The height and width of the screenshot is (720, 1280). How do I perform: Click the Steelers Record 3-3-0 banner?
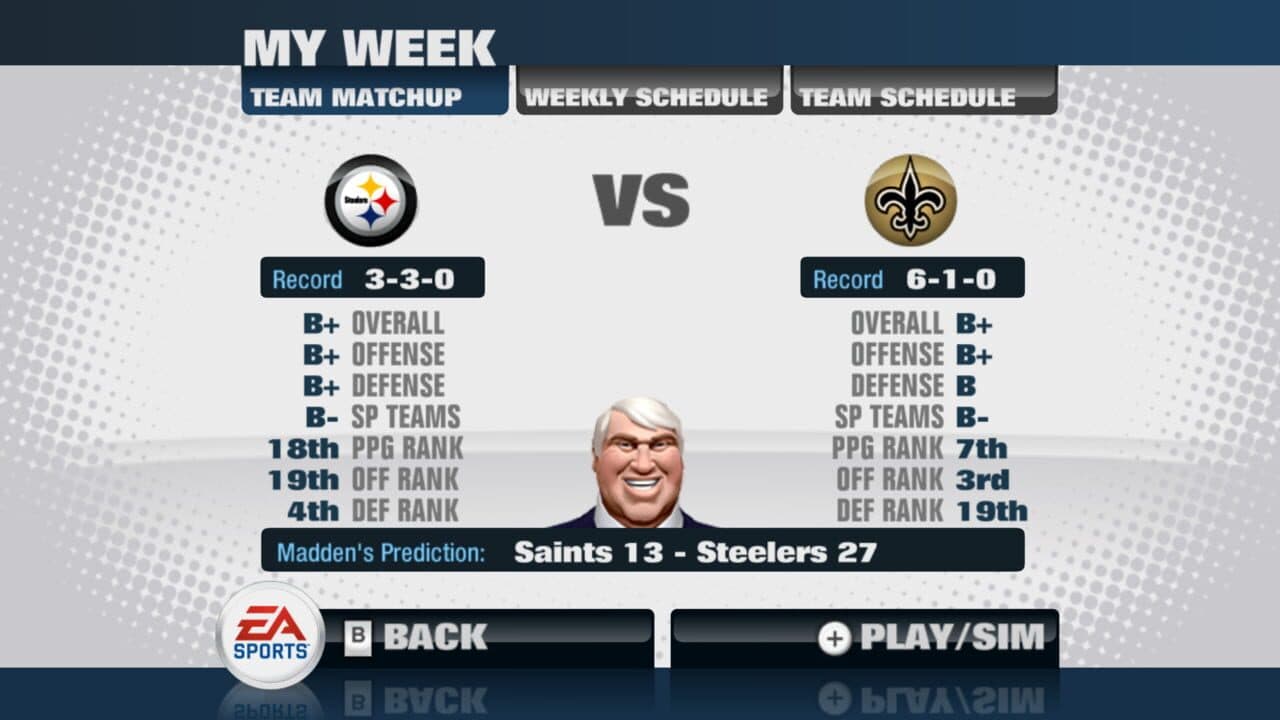click(371, 277)
